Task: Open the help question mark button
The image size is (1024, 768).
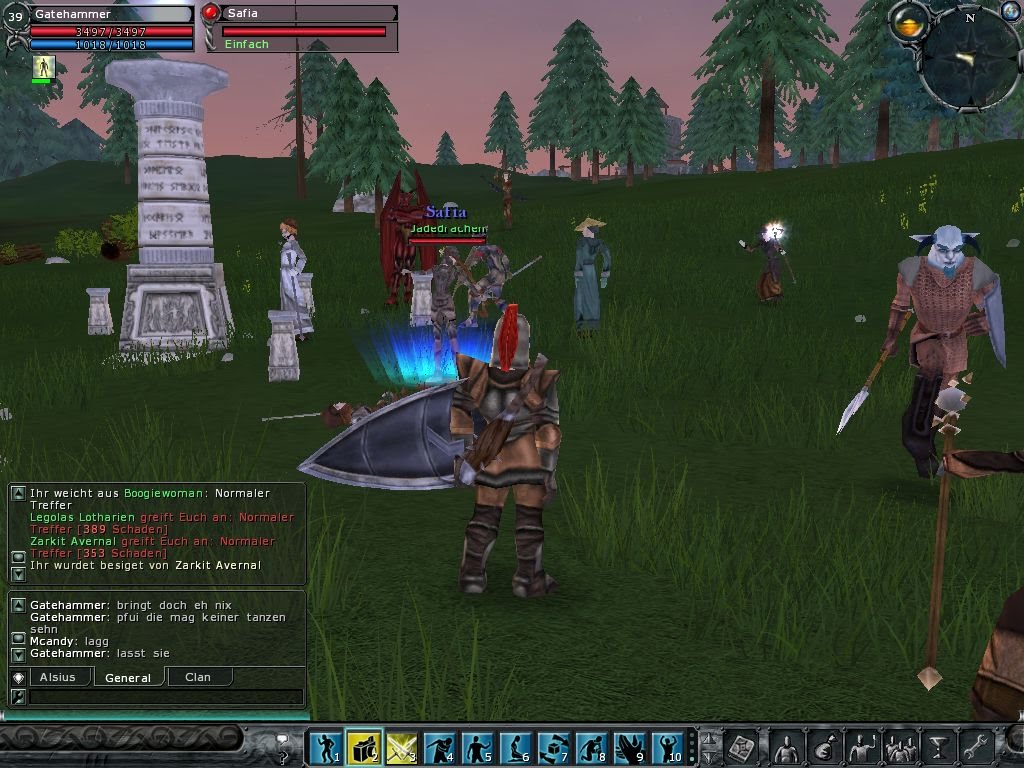Action: [283, 744]
